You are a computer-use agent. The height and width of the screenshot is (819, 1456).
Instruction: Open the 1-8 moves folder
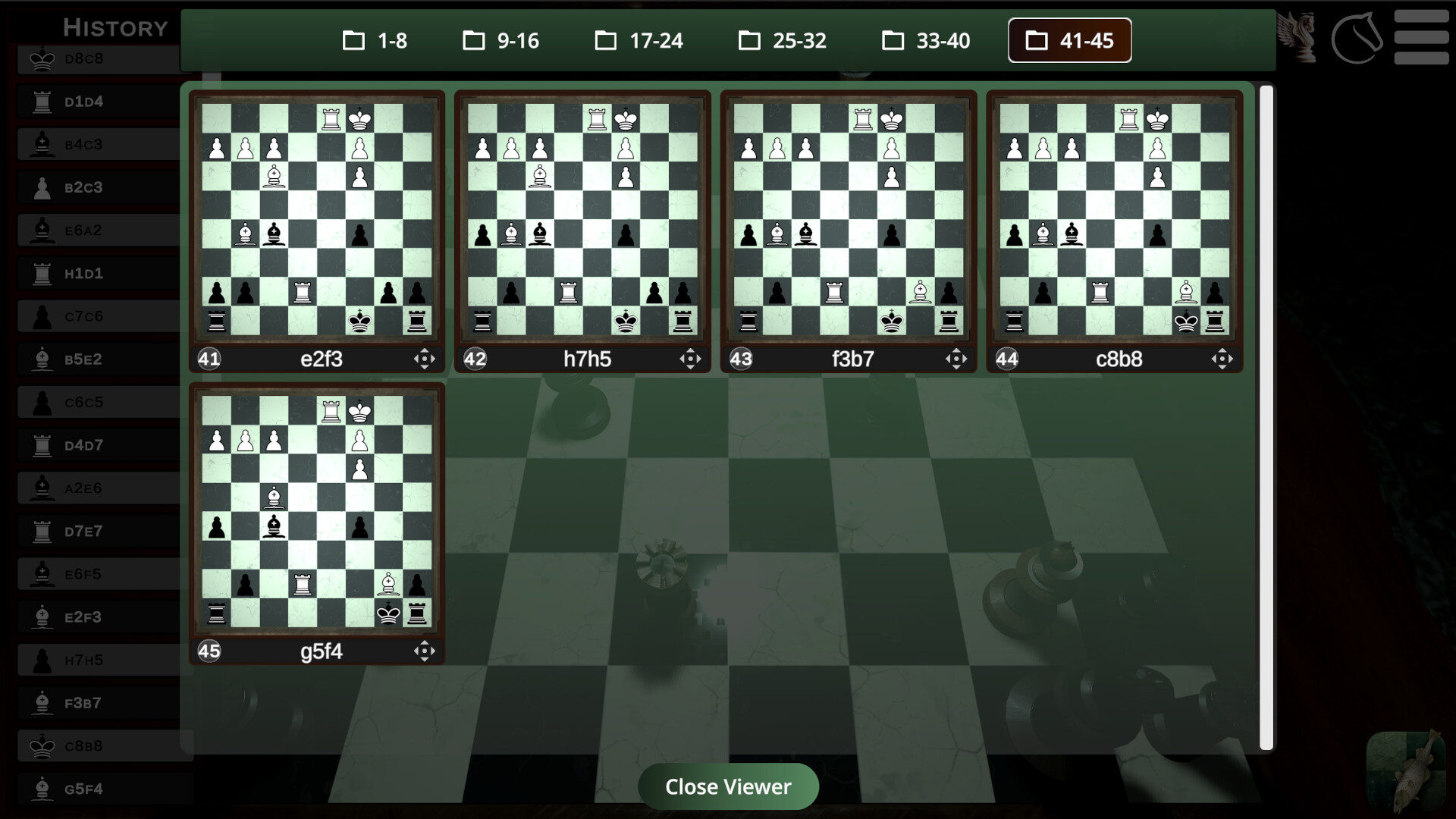point(375,41)
